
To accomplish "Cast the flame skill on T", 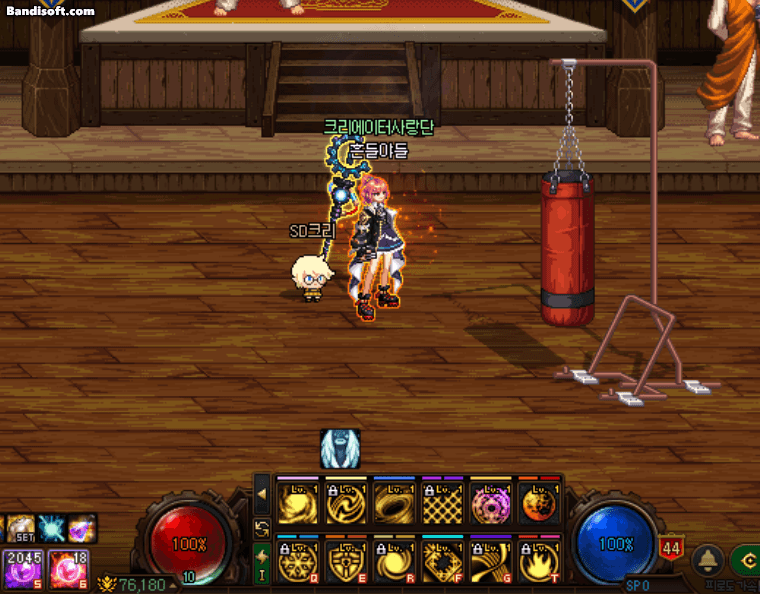I will (538, 559).
